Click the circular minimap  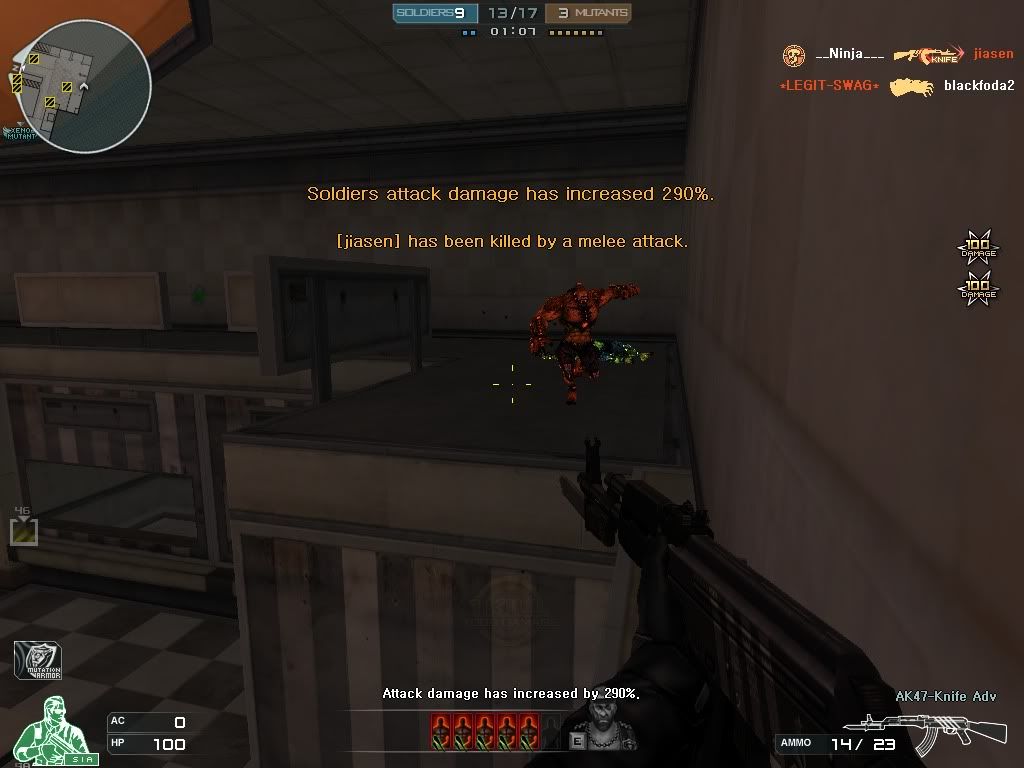[x=83, y=86]
